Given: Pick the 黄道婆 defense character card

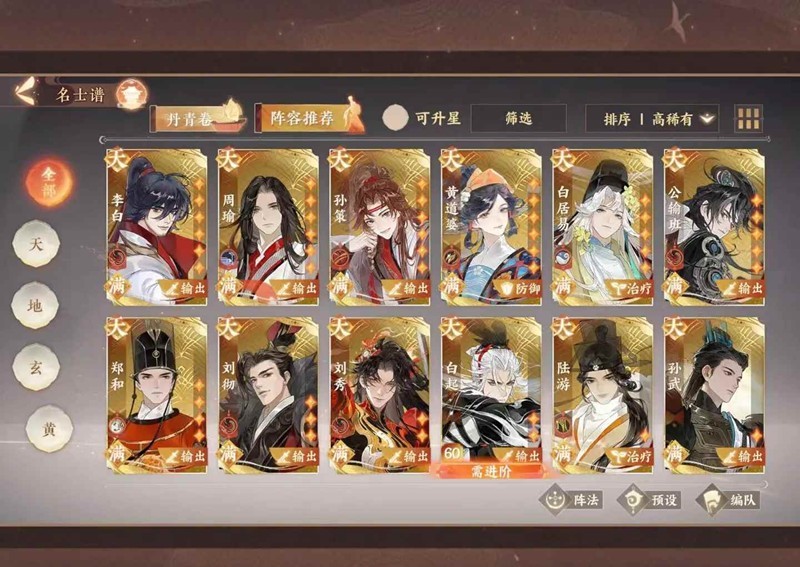Looking at the screenshot, I should point(491,226).
